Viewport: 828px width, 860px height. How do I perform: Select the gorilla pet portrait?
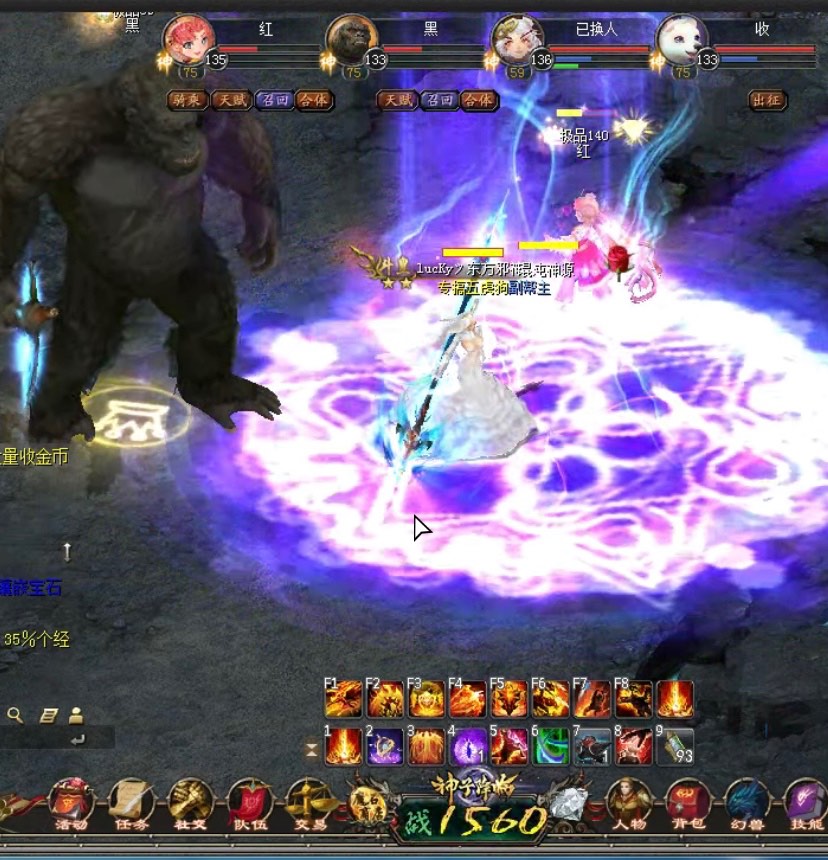[x=352, y=42]
